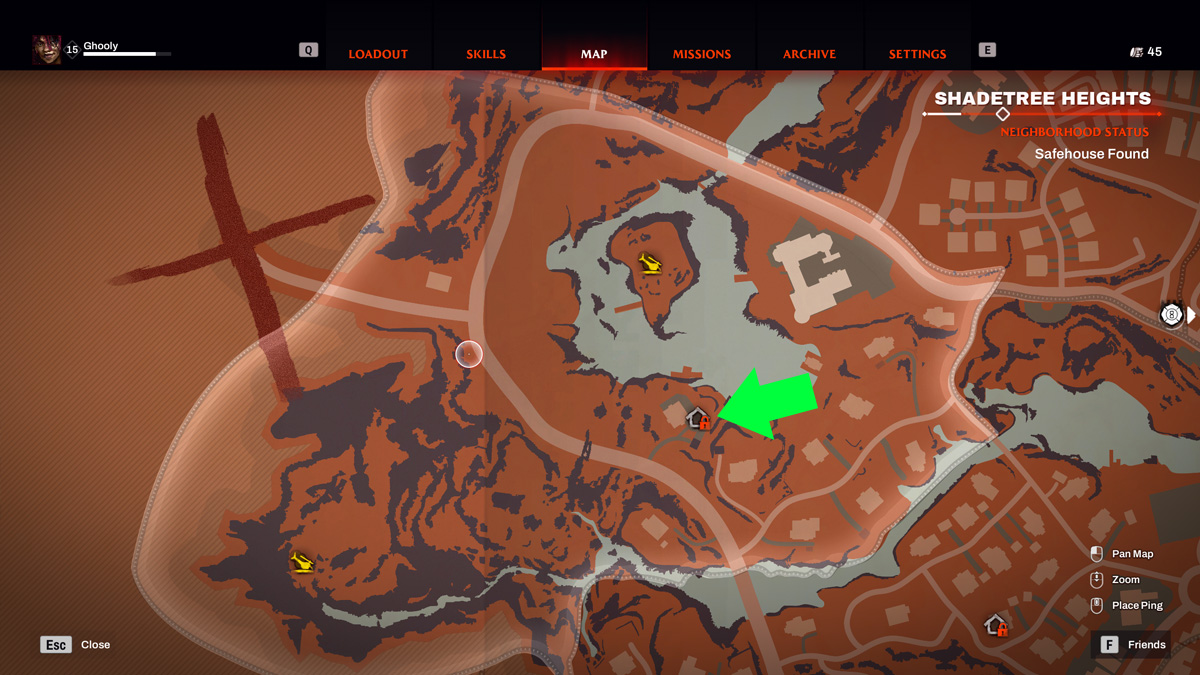Click Ghooly's character portrait
The image size is (1200, 675).
(46, 49)
